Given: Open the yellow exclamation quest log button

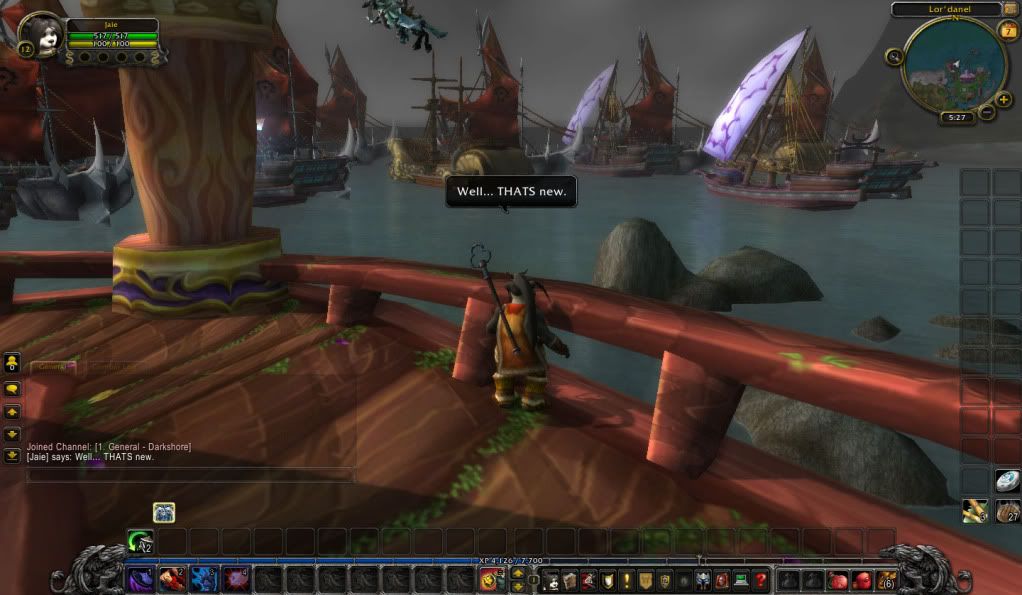Looking at the screenshot, I should point(627,580).
